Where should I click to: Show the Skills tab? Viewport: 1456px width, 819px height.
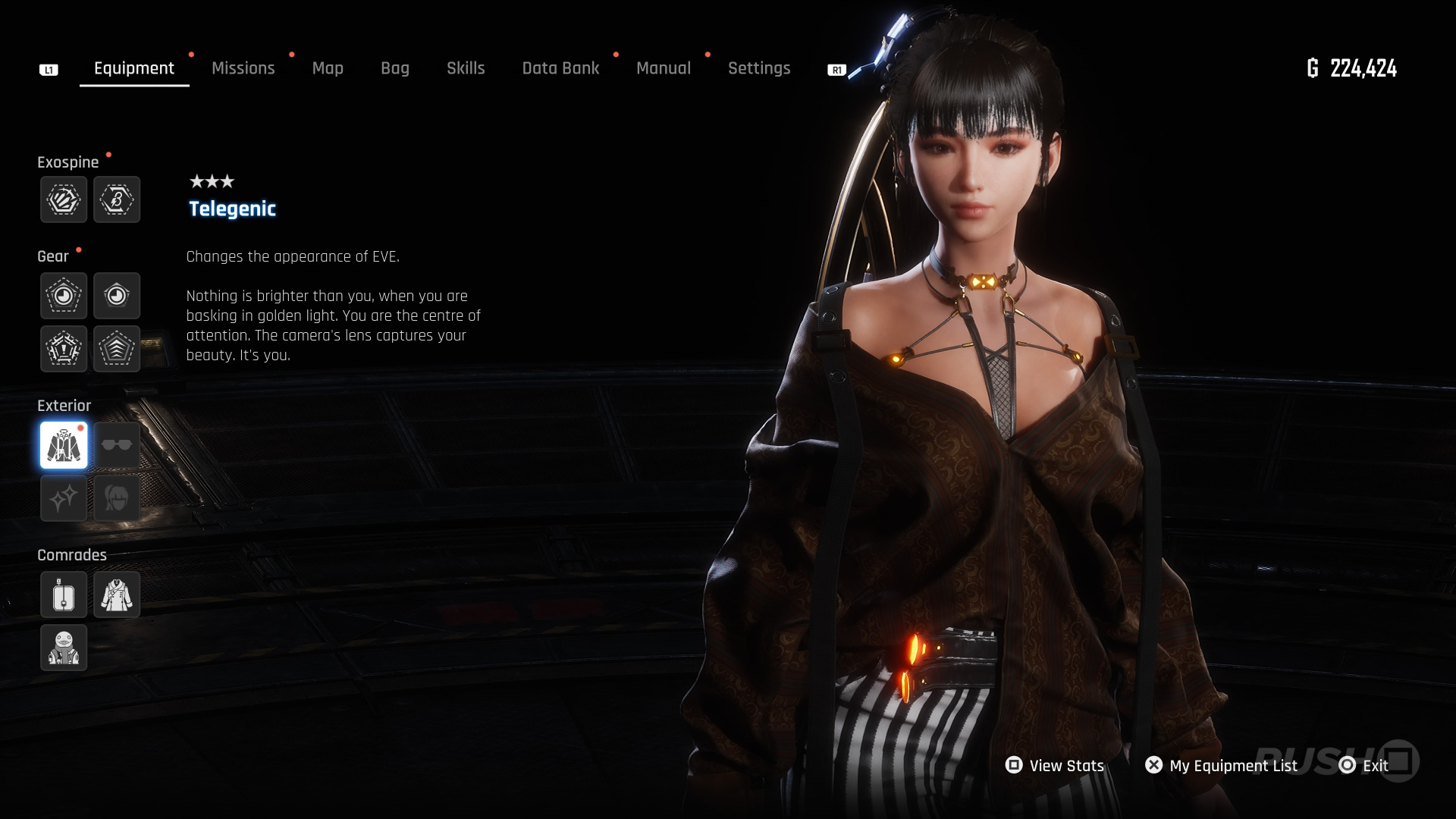pyautogui.click(x=466, y=68)
